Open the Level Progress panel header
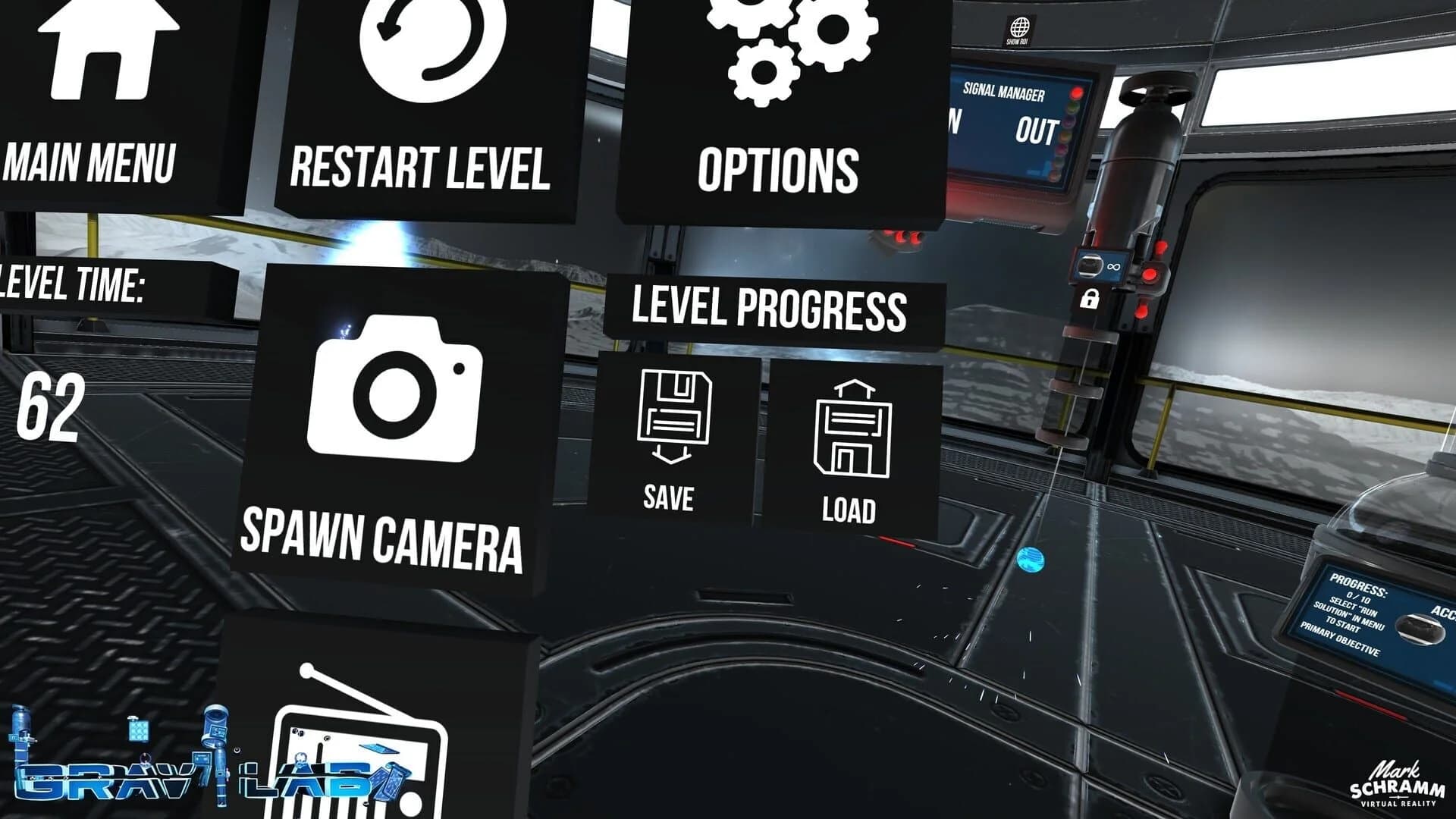 coord(770,307)
